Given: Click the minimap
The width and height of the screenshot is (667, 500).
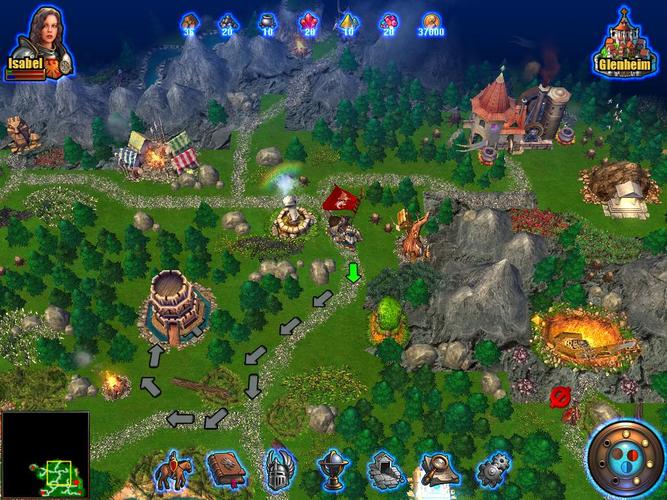Looking at the screenshot, I should click(x=45, y=455).
